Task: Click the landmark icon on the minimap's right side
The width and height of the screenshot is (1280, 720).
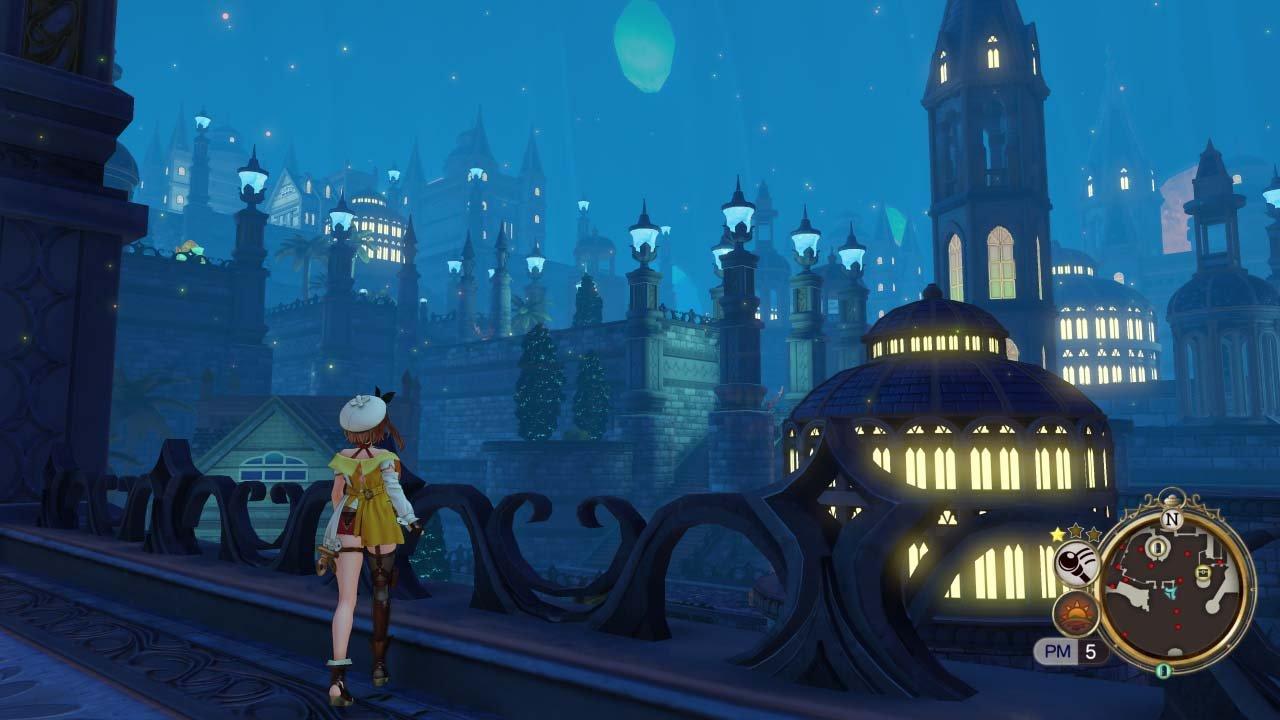Action: tap(1203, 573)
